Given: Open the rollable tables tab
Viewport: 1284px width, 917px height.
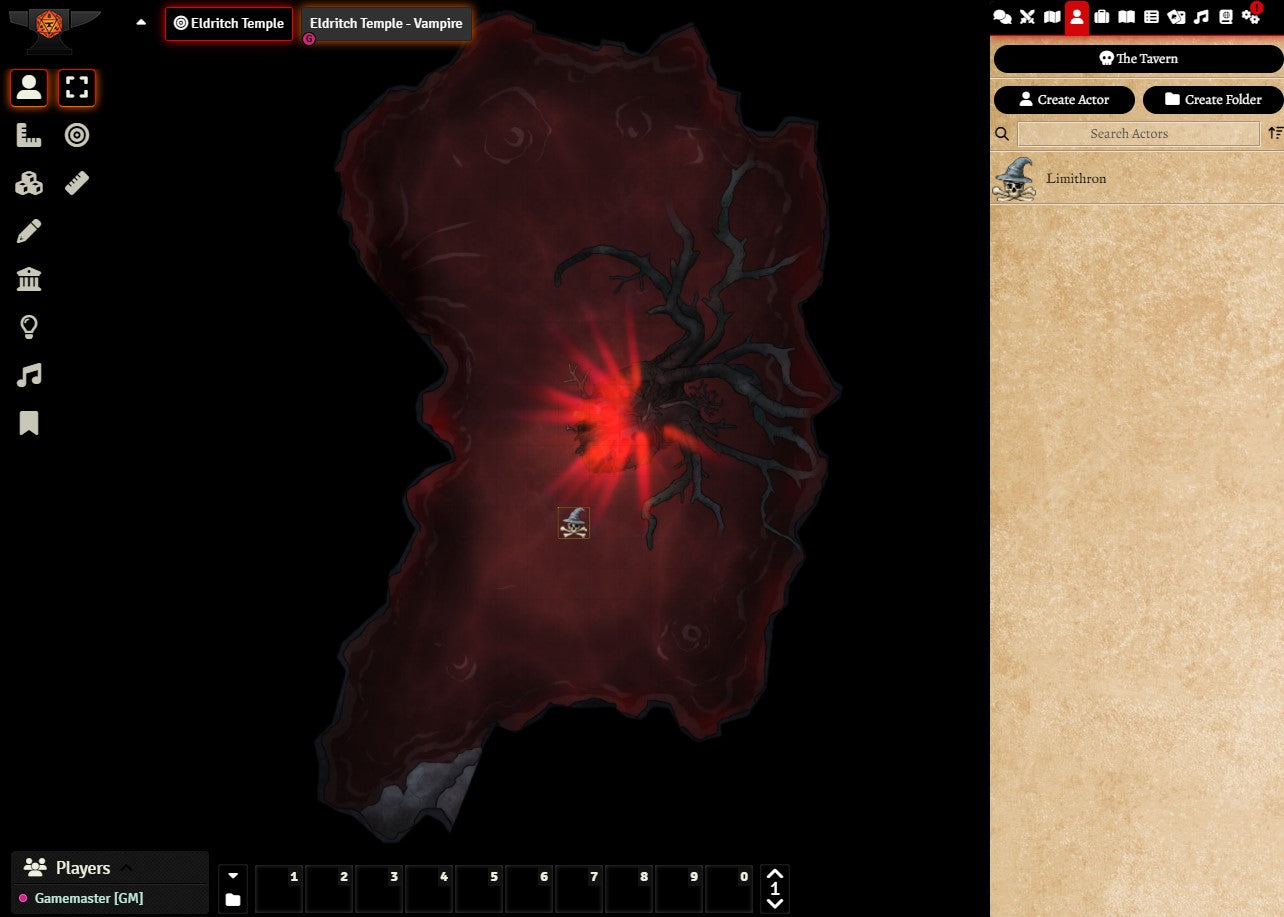Looking at the screenshot, I should point(1151,17).
